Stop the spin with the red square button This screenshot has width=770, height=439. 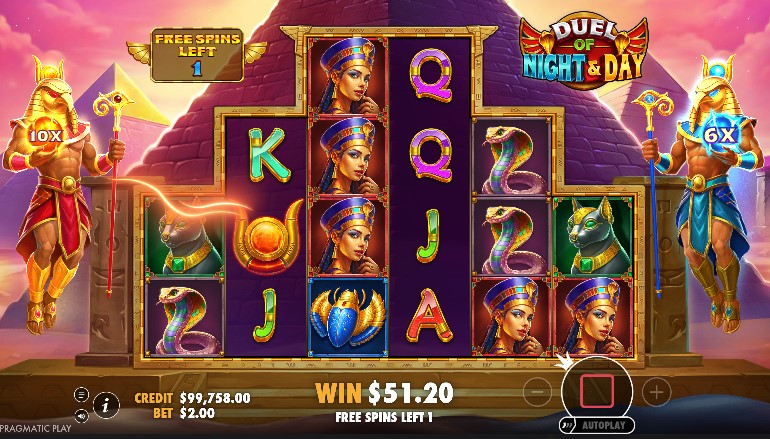(x=597, y=389)
